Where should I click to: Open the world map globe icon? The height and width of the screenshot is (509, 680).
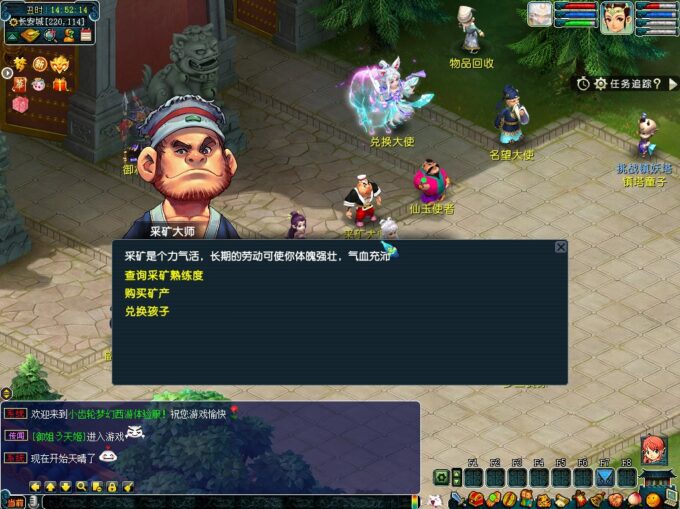point(49,36)
